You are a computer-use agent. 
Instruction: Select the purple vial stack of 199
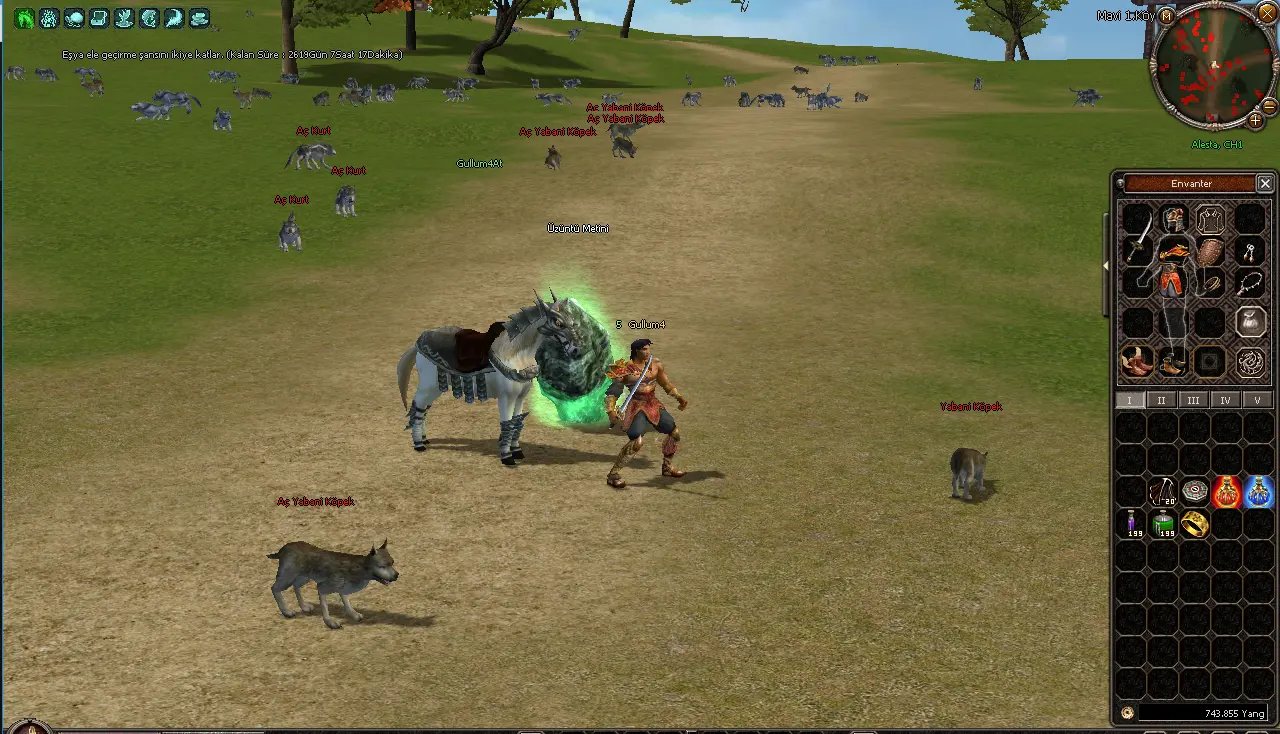click(x=1132, y=523)
